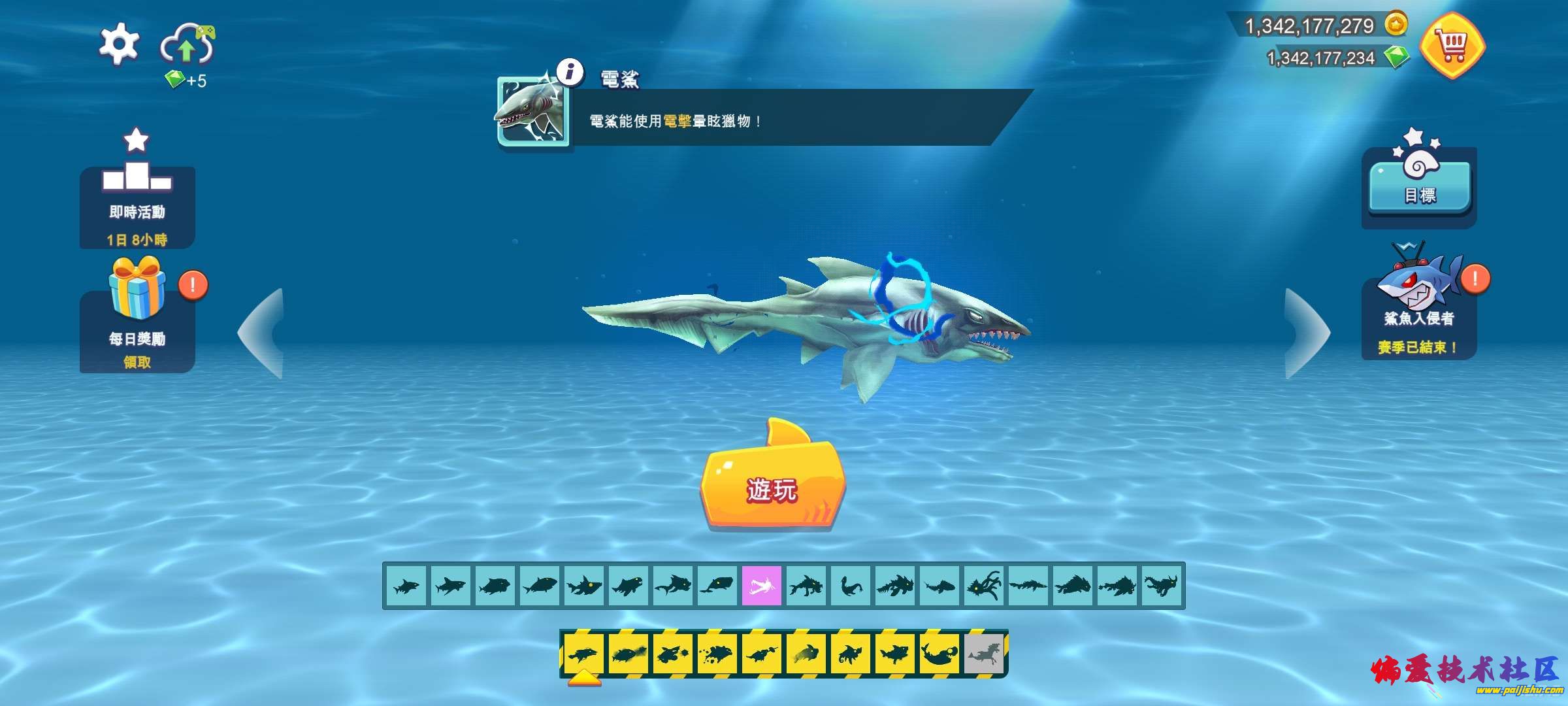The height and width of the screenshot is (706, 1568).
Task: Click the electric shark portrait
Action: click(533, 112)
